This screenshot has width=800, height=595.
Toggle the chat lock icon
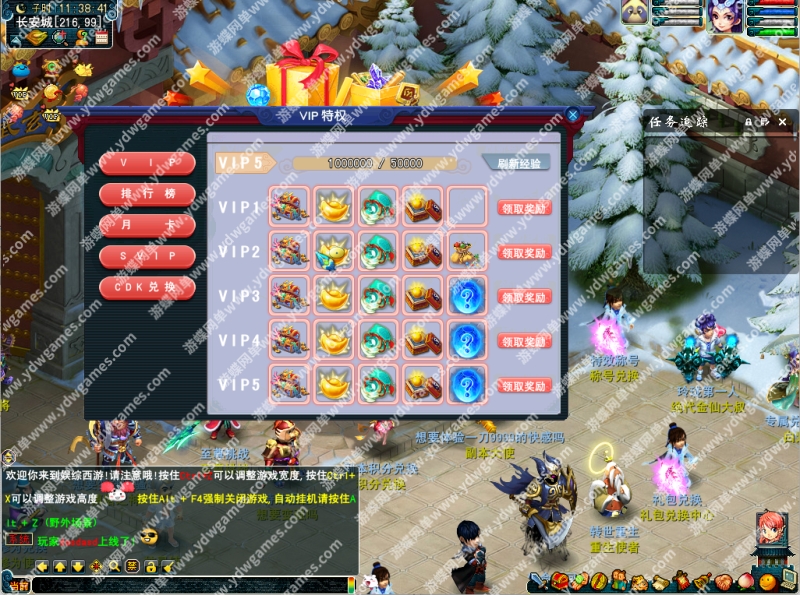point(149,566)
